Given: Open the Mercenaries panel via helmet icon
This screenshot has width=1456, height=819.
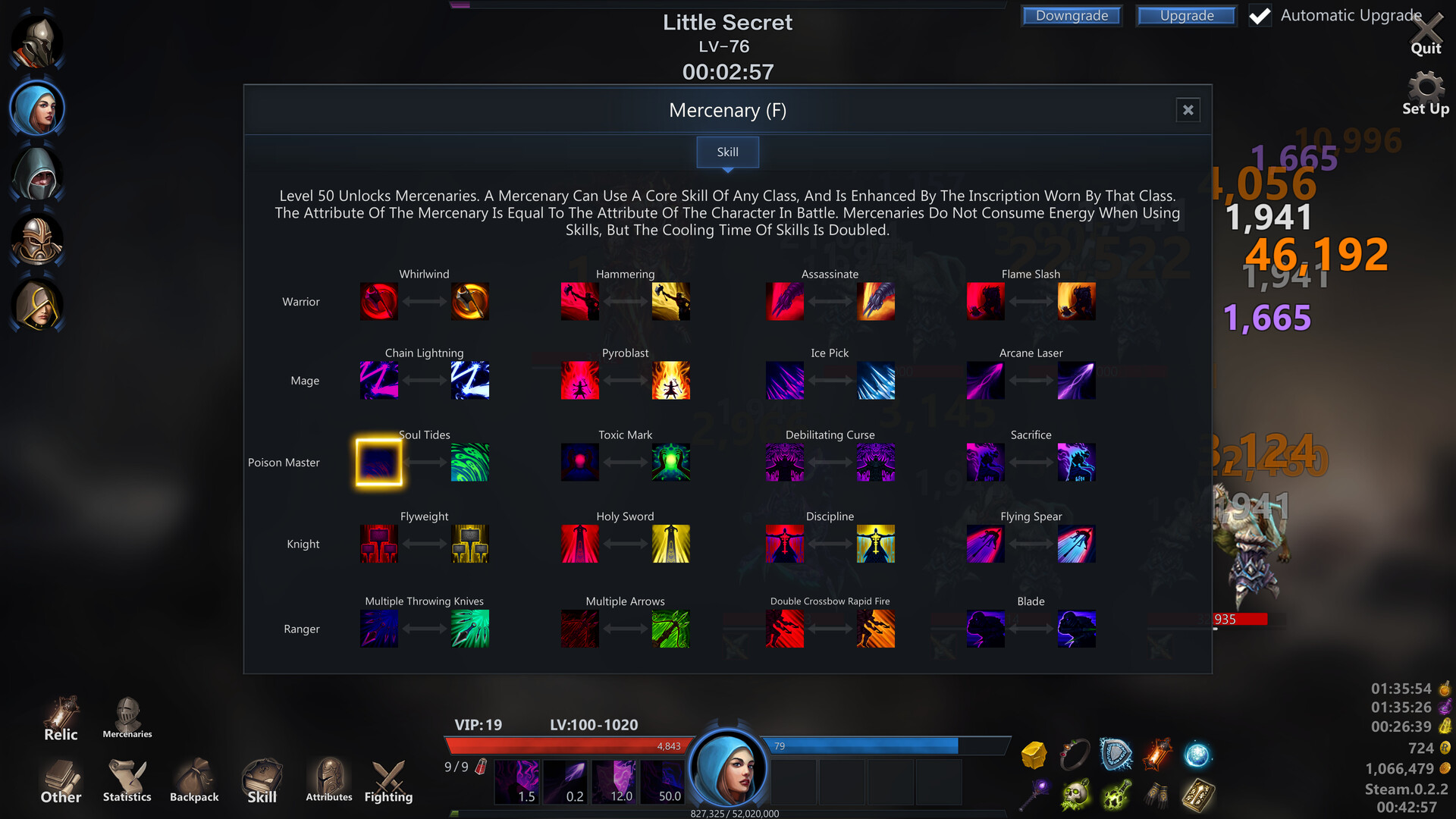Looking at the screenshot, I should point(126,713).
